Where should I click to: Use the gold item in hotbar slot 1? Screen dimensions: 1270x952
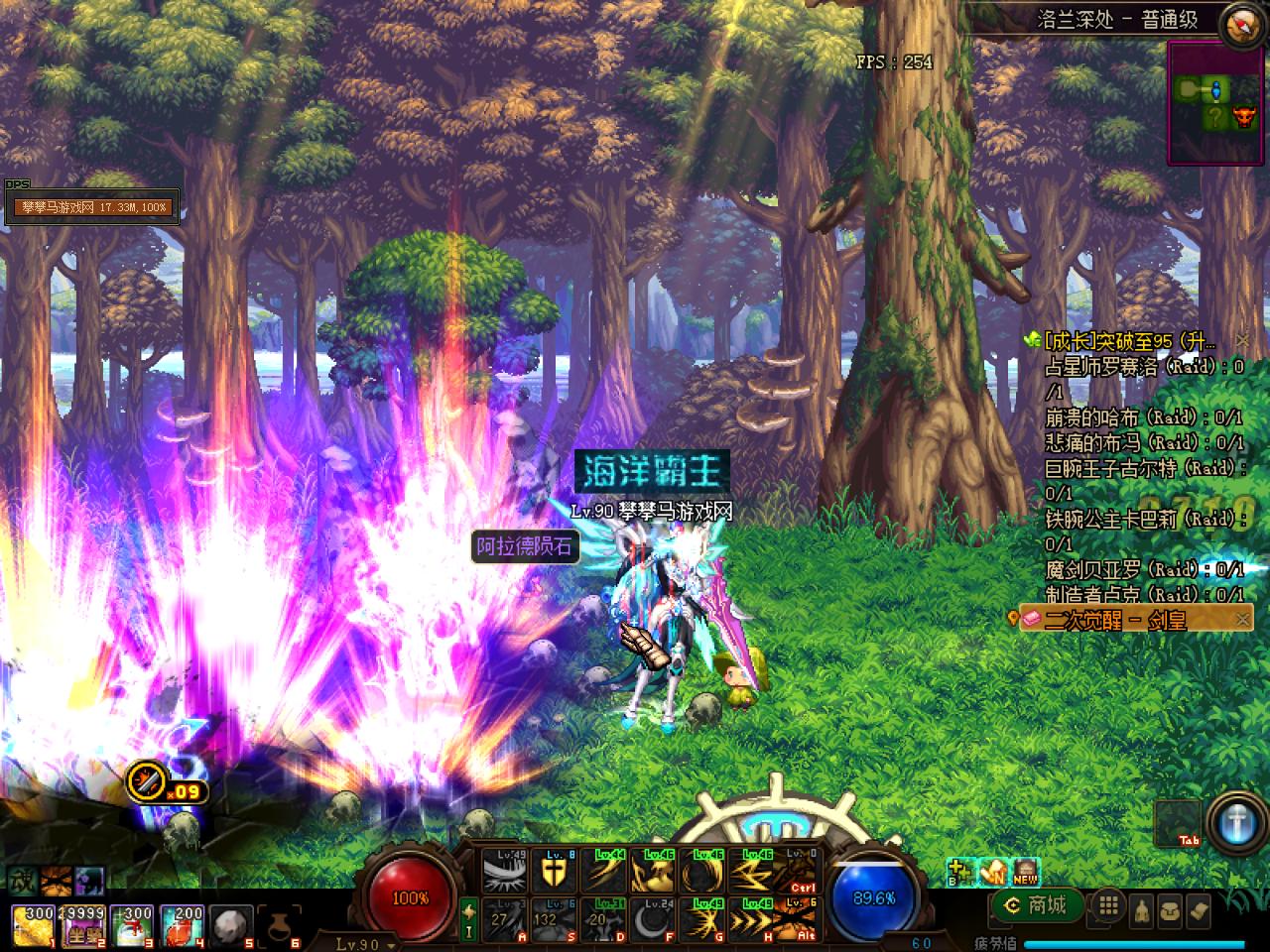click(x=33, y=923)
